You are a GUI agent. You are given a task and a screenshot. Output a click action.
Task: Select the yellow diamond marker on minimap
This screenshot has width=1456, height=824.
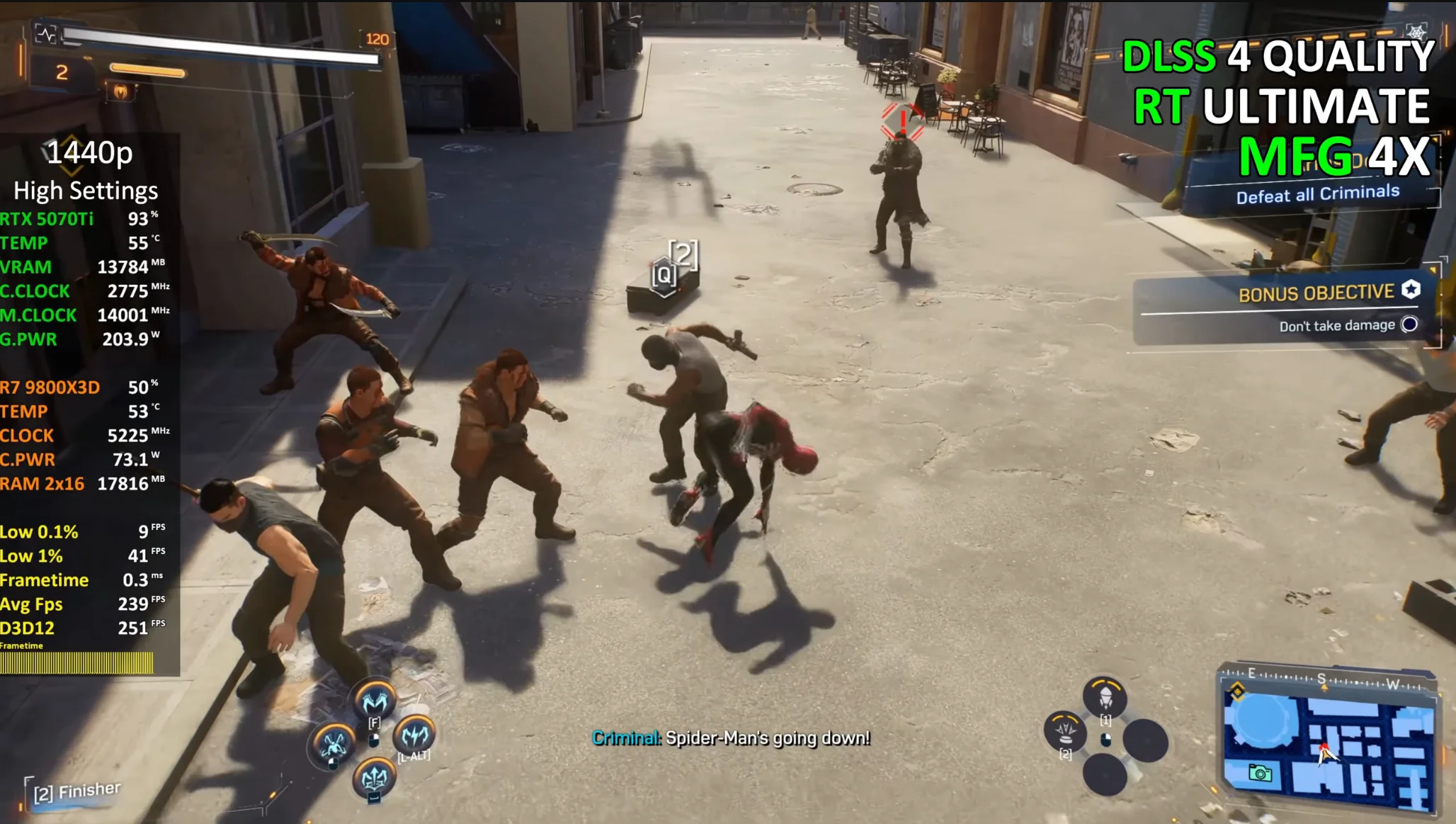(x=1237, y=692)
